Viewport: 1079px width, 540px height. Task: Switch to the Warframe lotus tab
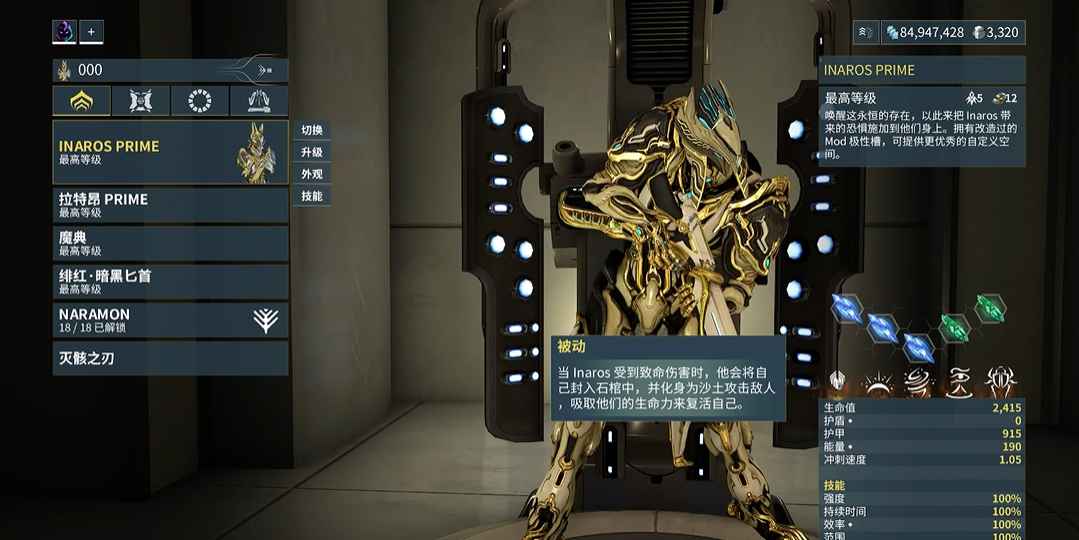coord(82,101)
